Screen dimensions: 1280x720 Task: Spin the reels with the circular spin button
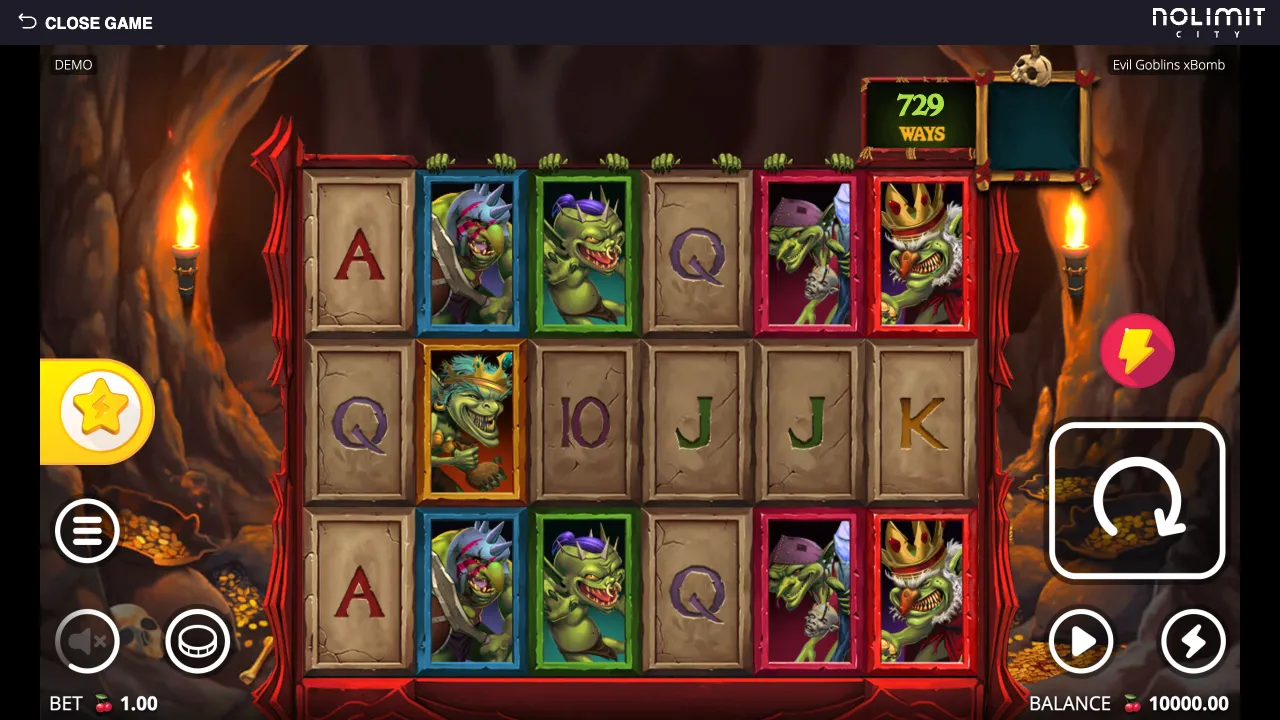click(1137, 499)
